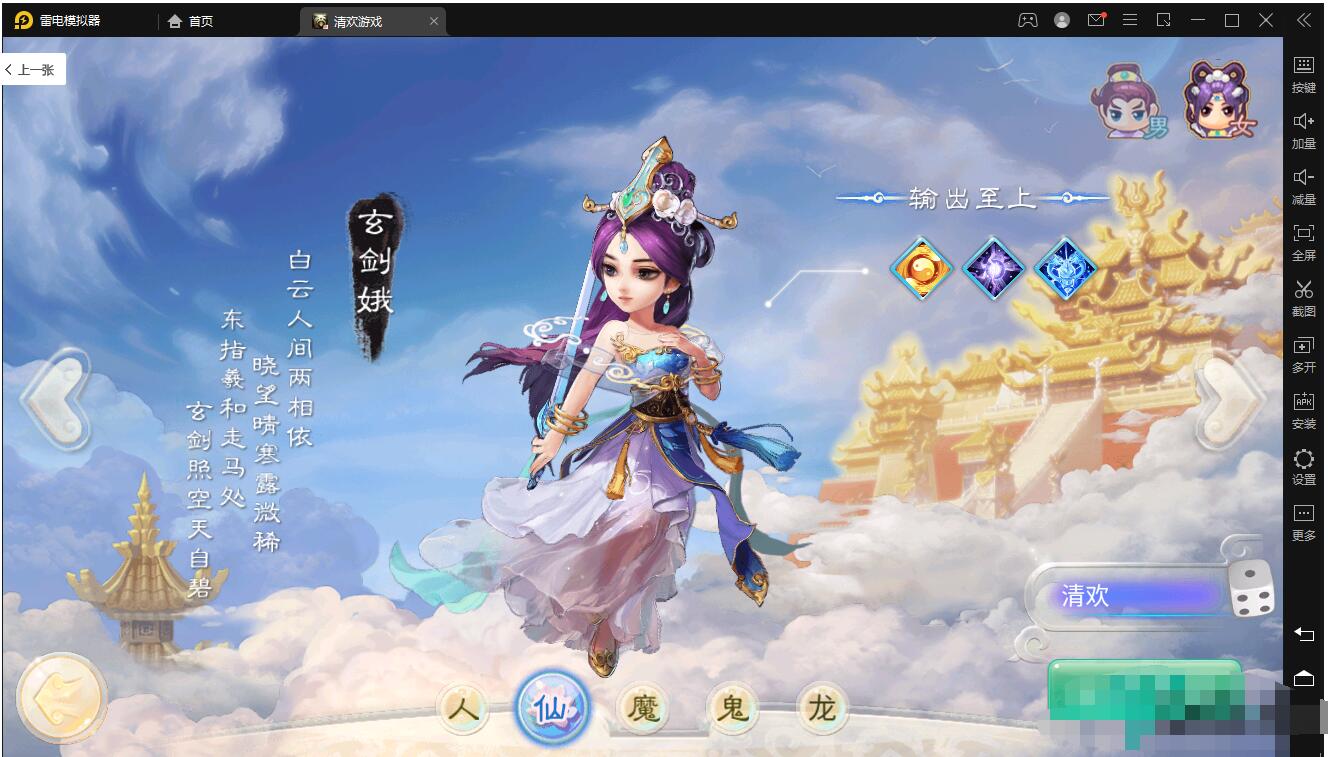Select the 鬼 (Ghost) race tab

pyautogui.click(x=732, y=709)
